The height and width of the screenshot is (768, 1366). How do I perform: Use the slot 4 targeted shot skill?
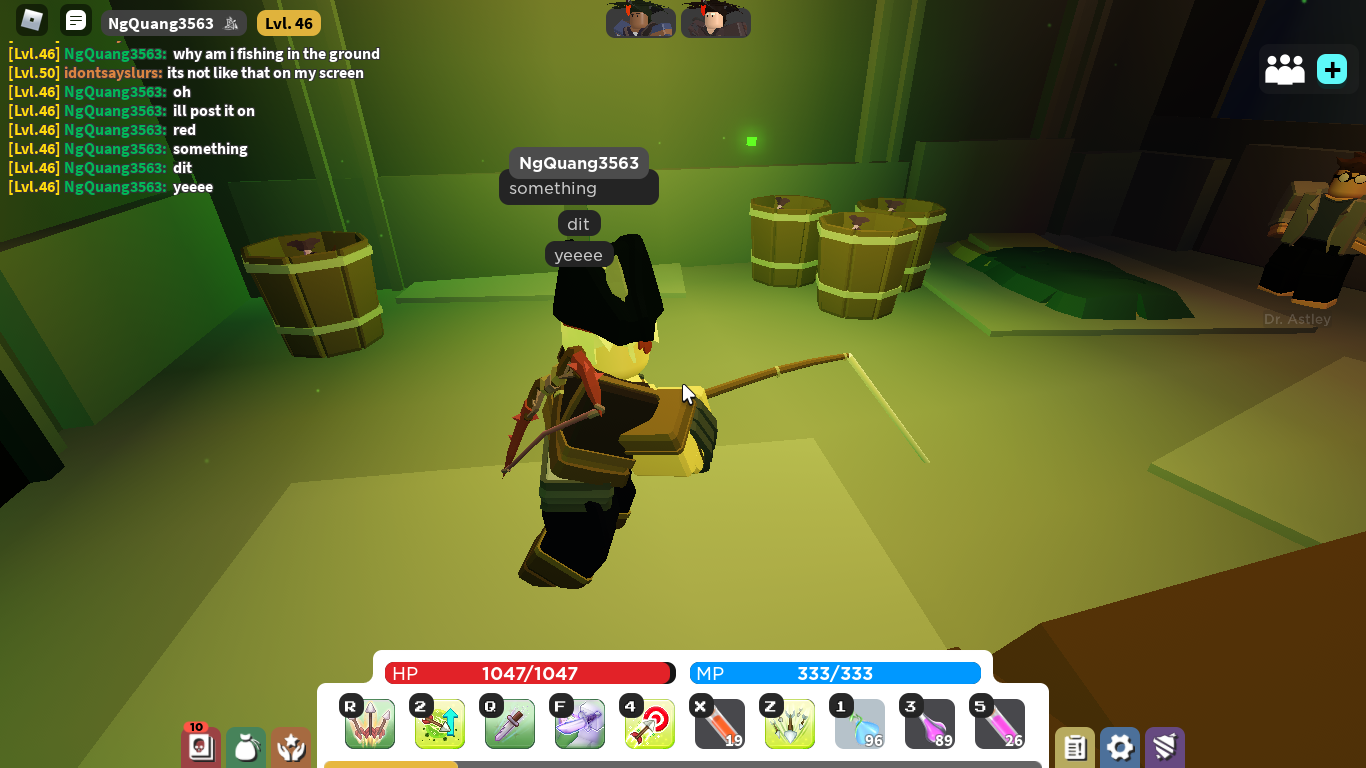point(649,723)
